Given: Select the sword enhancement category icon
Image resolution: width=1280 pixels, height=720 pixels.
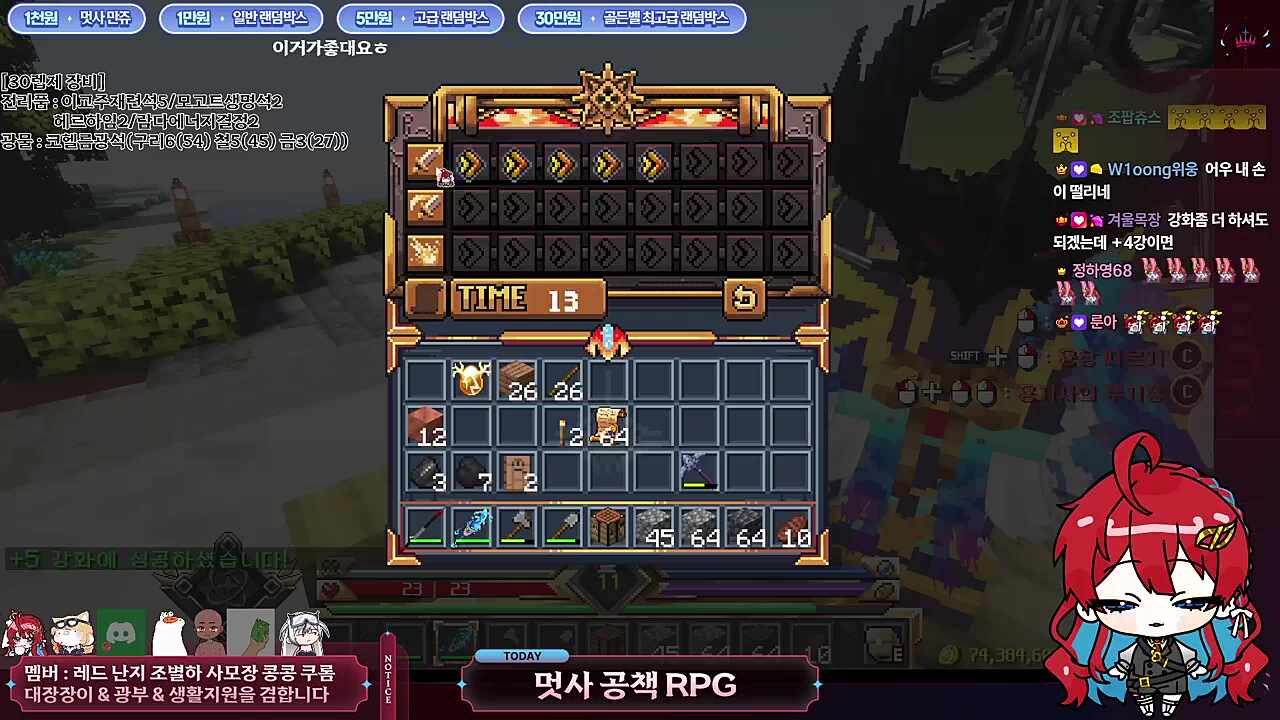Looking at the screenshot, I should pyautogui.click(x=425, y=165).
